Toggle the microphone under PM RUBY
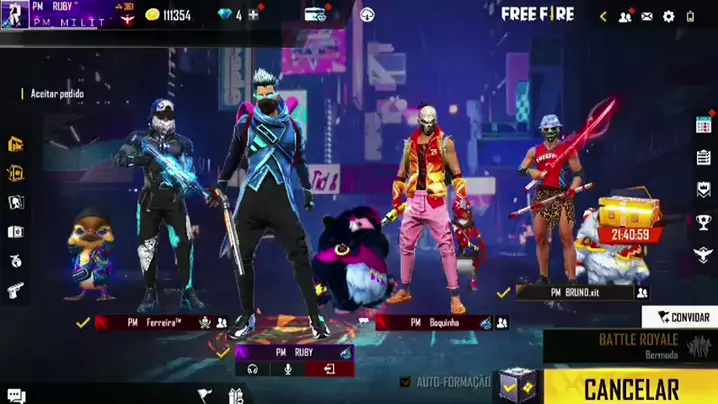This screenshot has height=404, width=718. click(289, 369)
